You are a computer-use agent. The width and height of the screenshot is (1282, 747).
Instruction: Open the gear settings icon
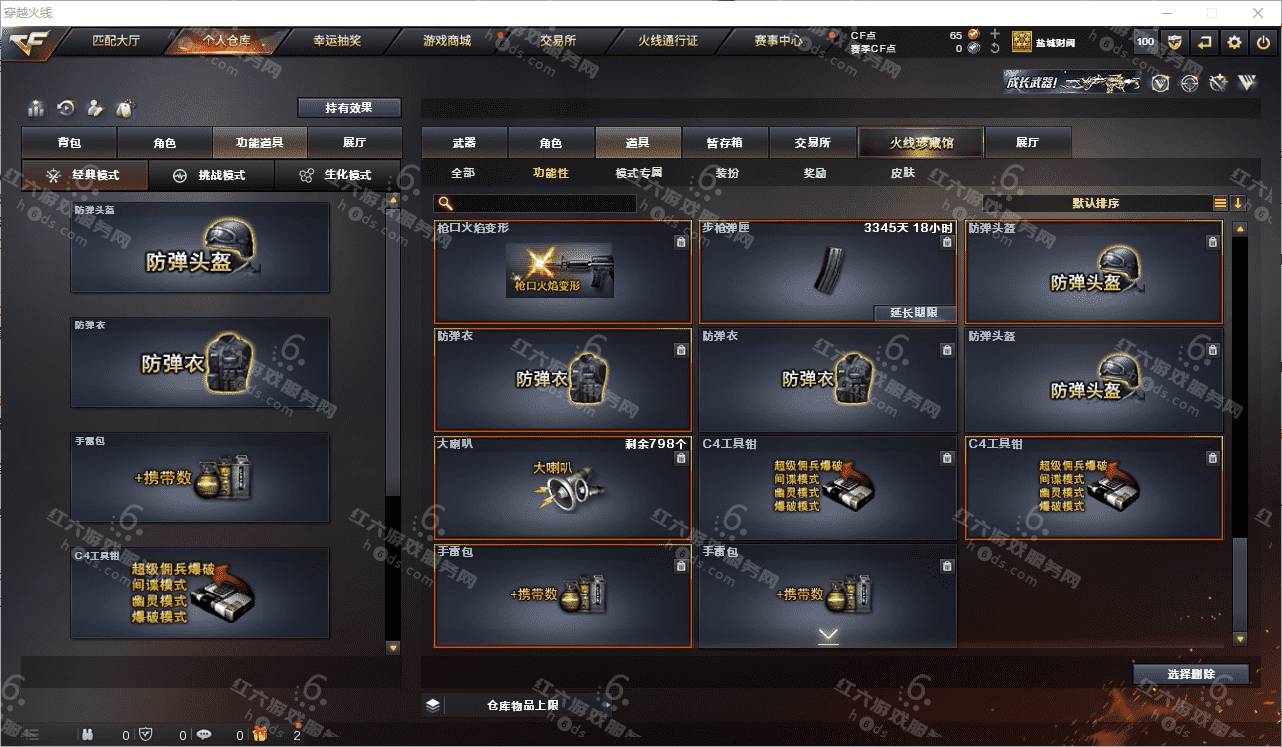pos(1234,42)
